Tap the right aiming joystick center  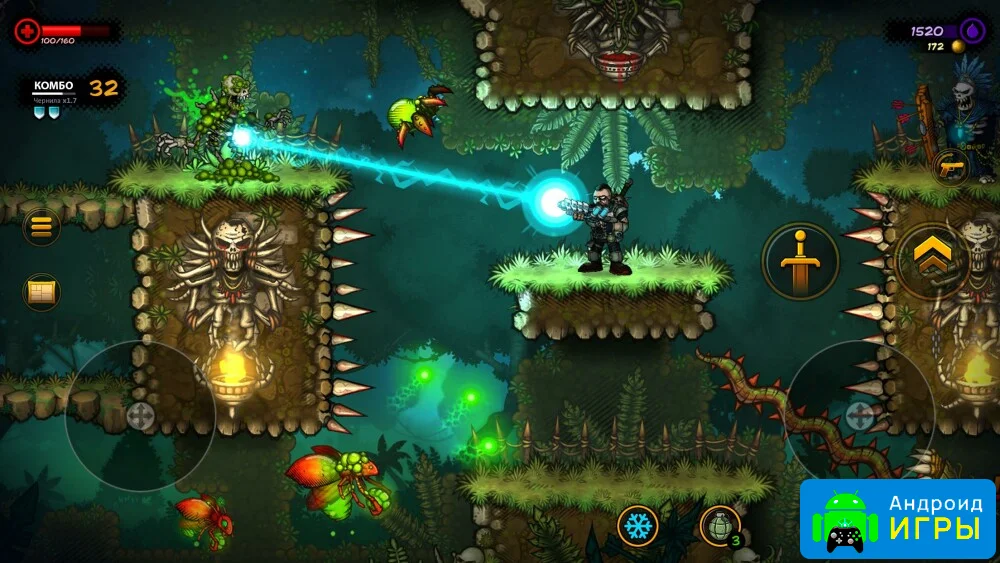(860, 415)
